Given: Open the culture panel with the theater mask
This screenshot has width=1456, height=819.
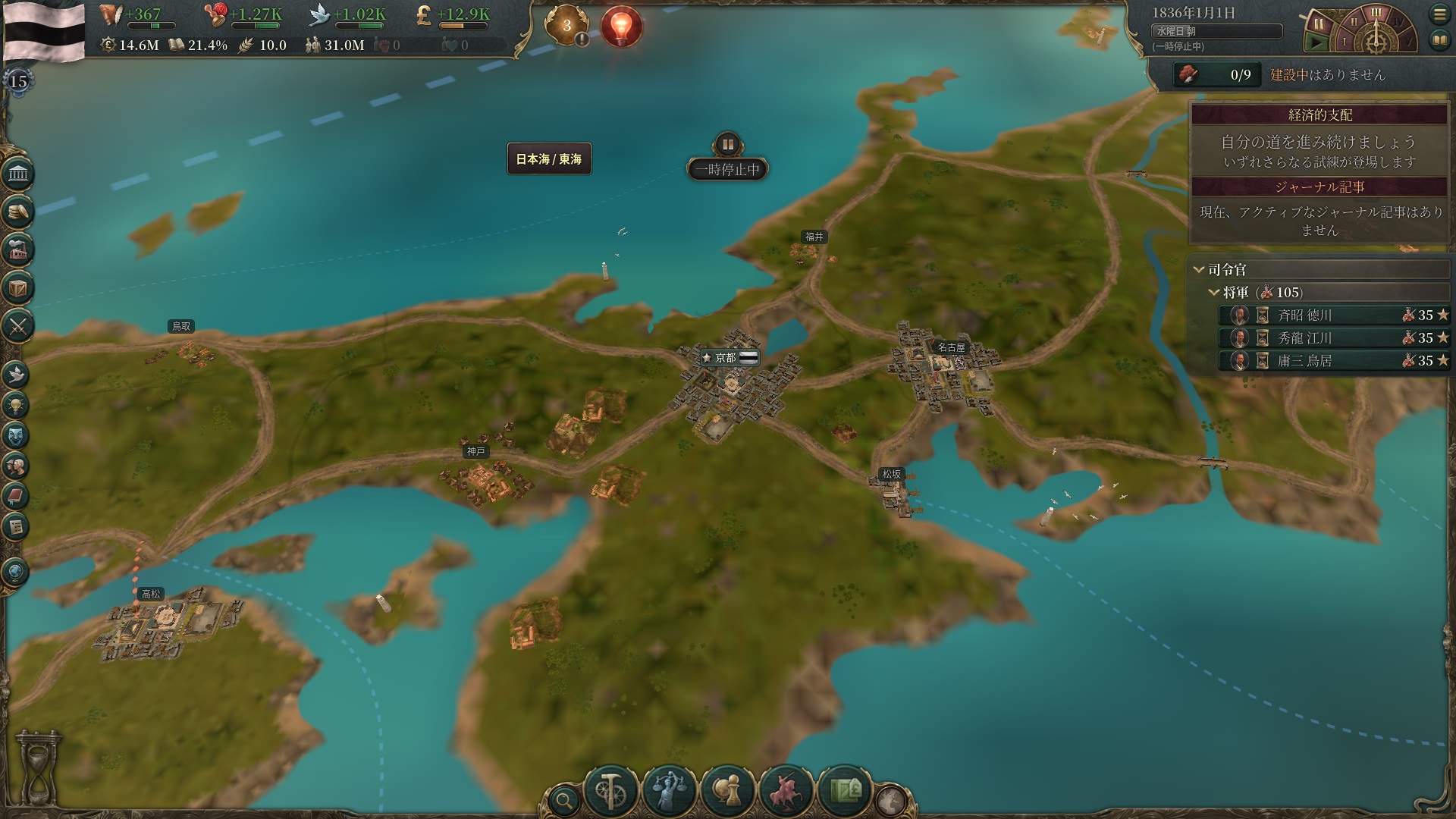Looking at the screenshot, I should [16, 435].
